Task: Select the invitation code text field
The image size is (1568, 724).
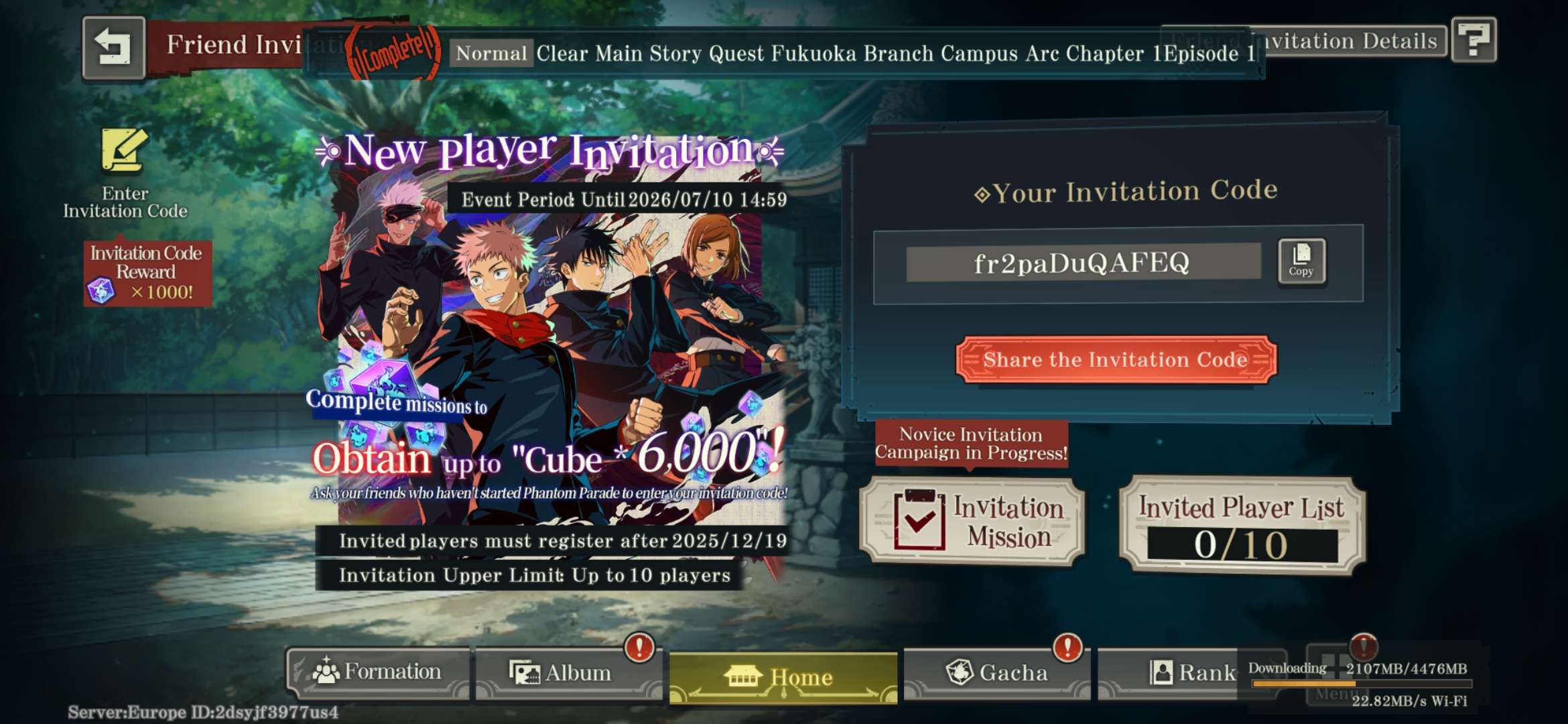Action: tap(1082, 263)
